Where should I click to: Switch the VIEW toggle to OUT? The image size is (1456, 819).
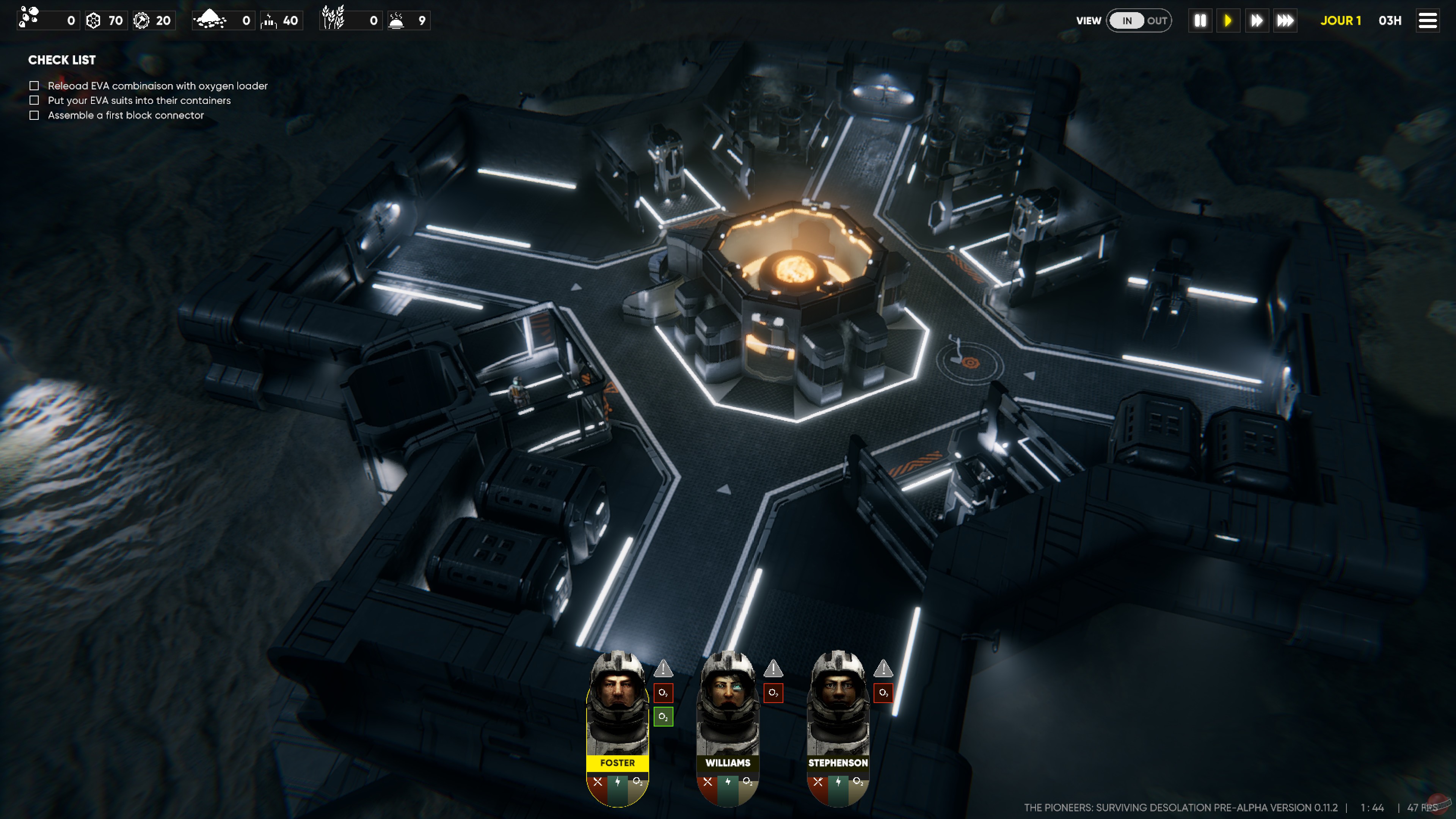click(1158, 20)
